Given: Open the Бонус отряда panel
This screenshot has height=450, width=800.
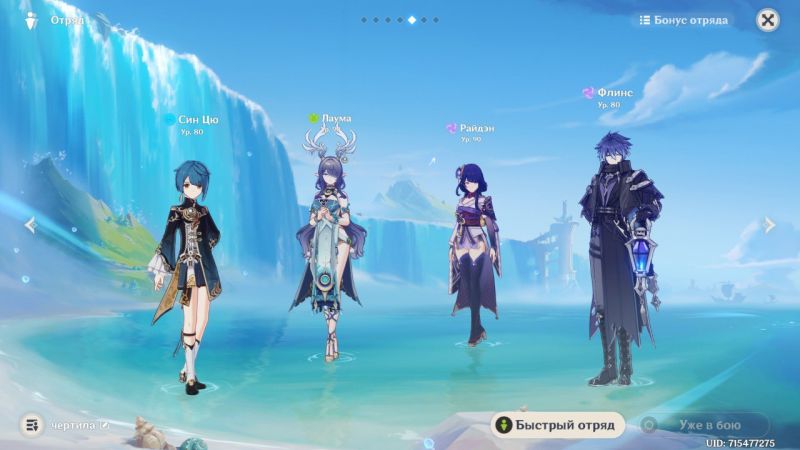Looking at the screenshot, I should (x=685, y=20).
